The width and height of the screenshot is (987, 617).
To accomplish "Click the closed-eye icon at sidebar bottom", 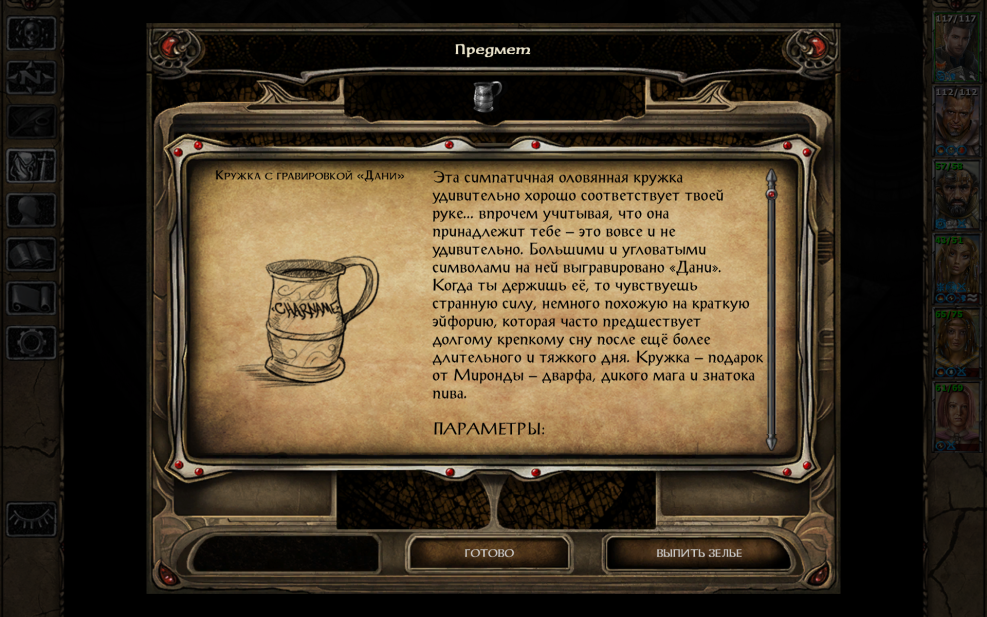I will coord(31,519).
